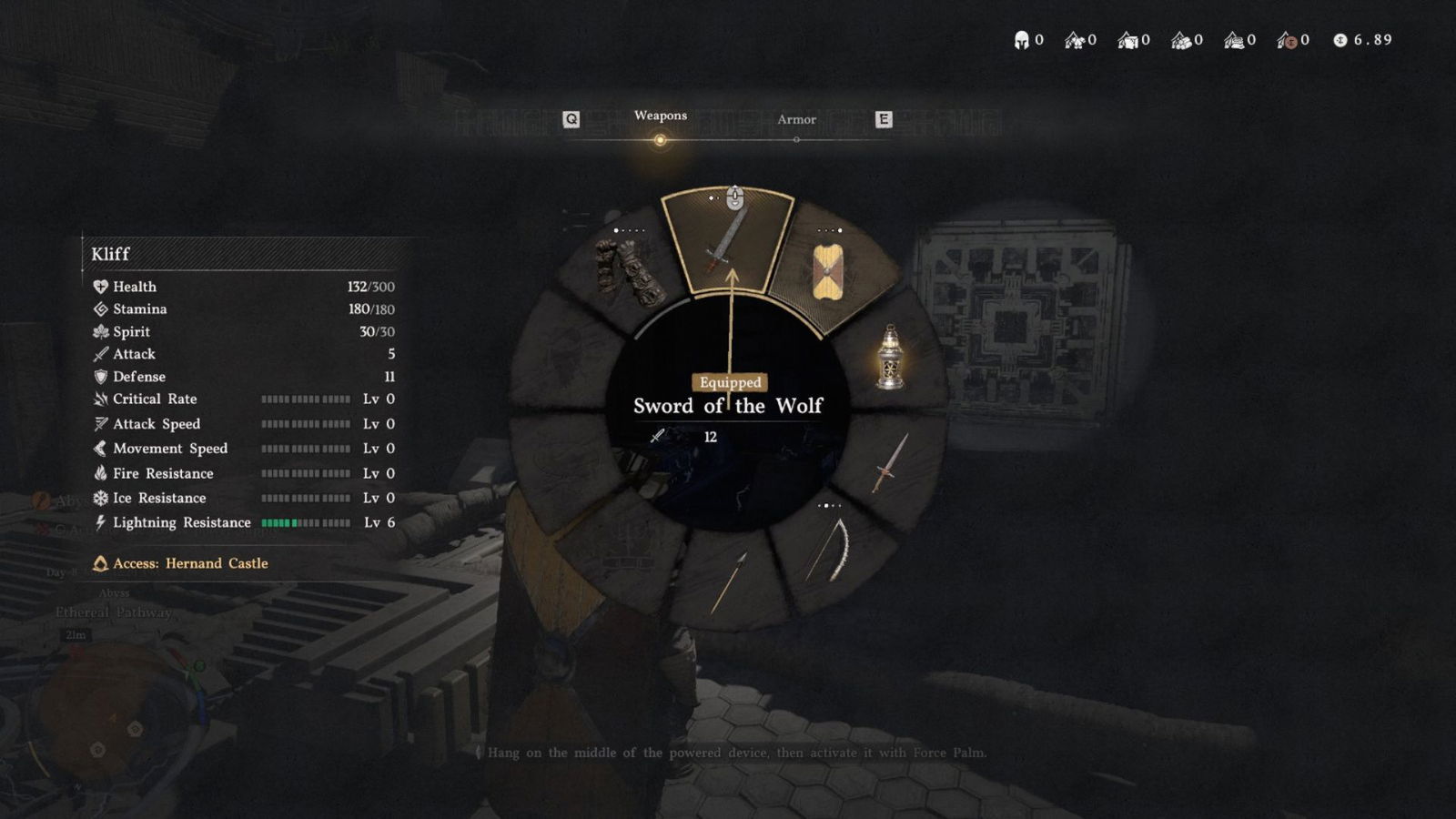The width and height of the screenshot is (1456, 819).
Task: Select the Weapons tab
Action: pos(660,116)
